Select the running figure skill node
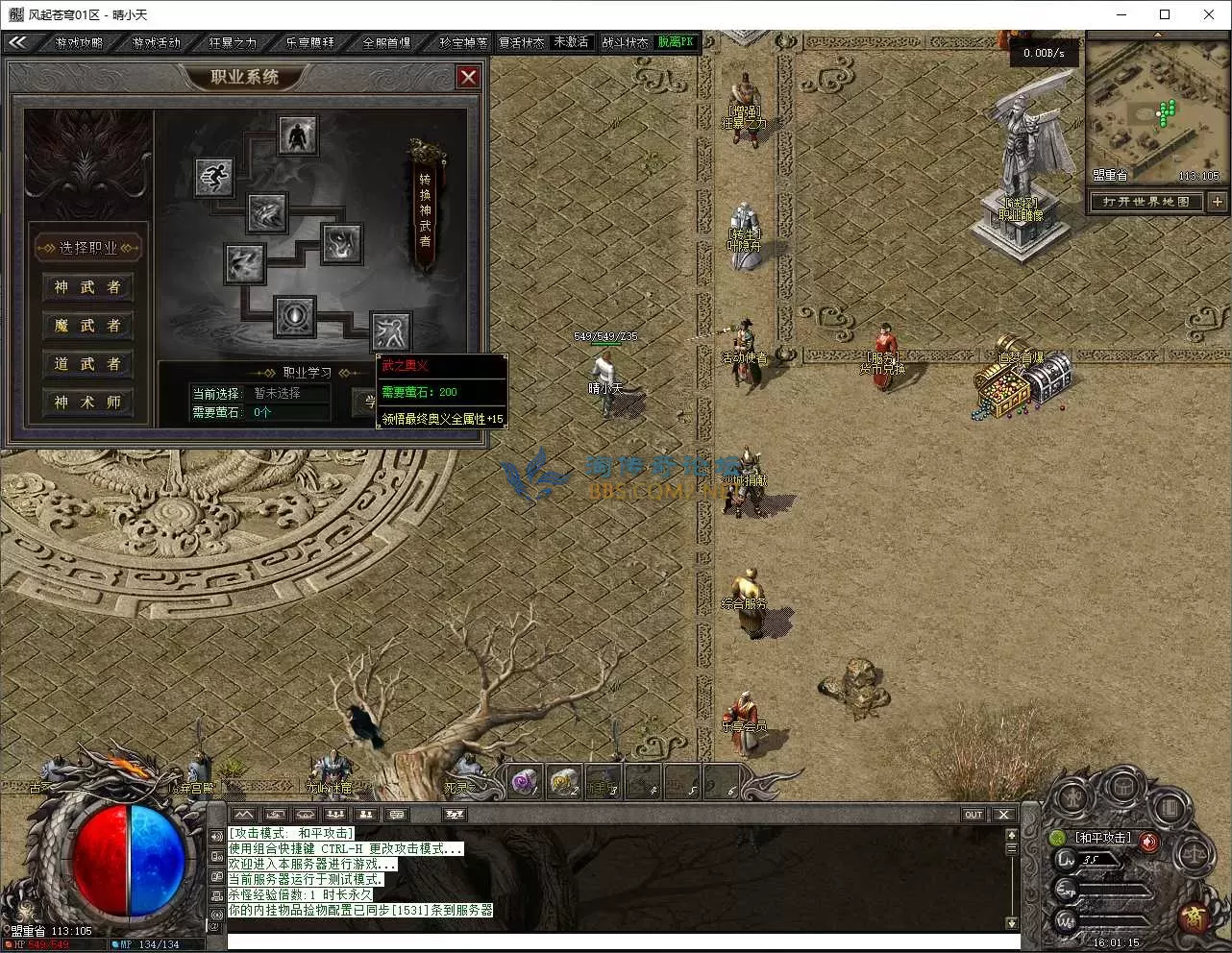The height and width of the screenshot is (953, 1232). point(213,178)
